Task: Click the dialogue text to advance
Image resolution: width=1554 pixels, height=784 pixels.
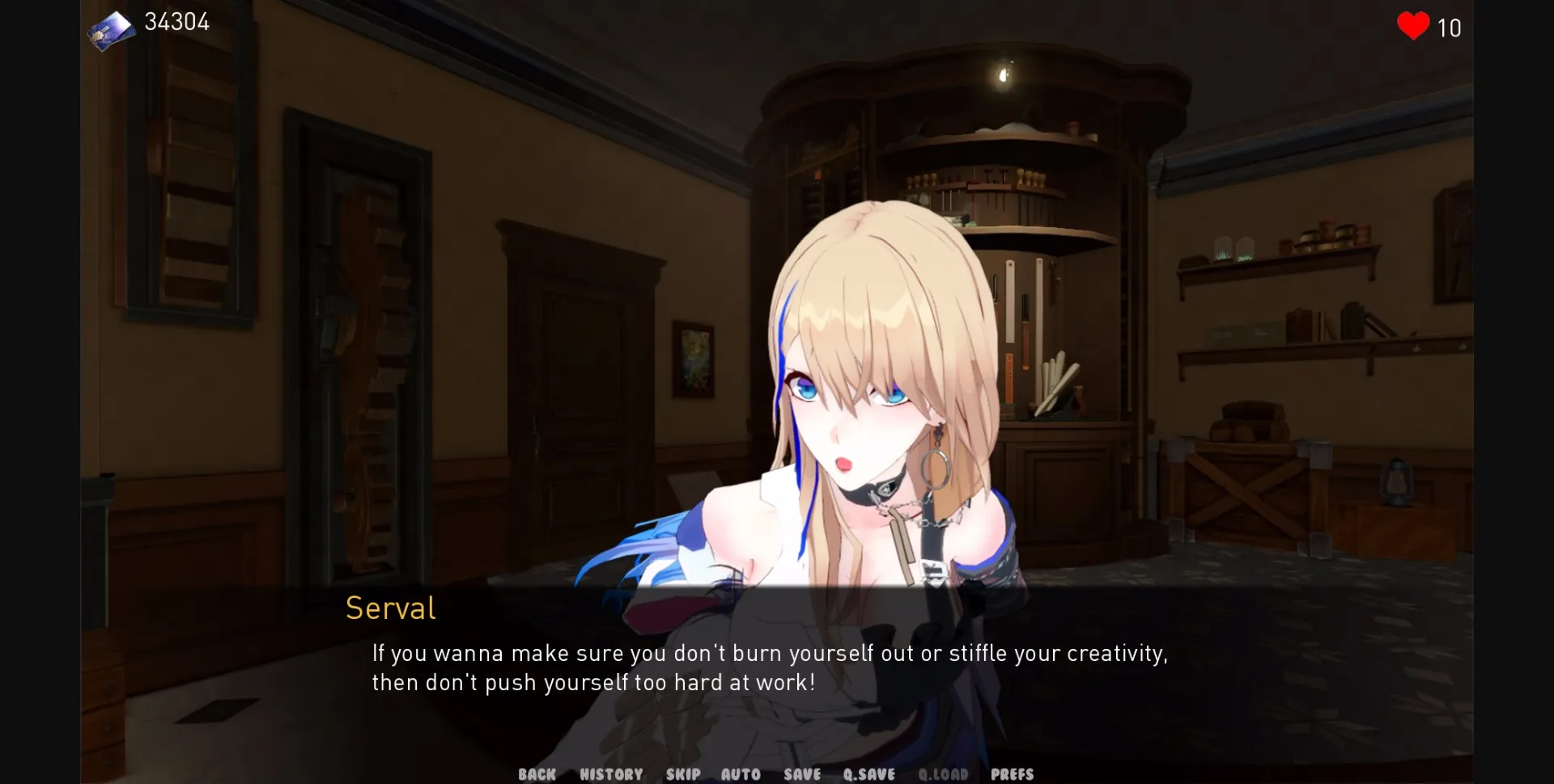Action: pyautogui.click(x=769, y=667)
